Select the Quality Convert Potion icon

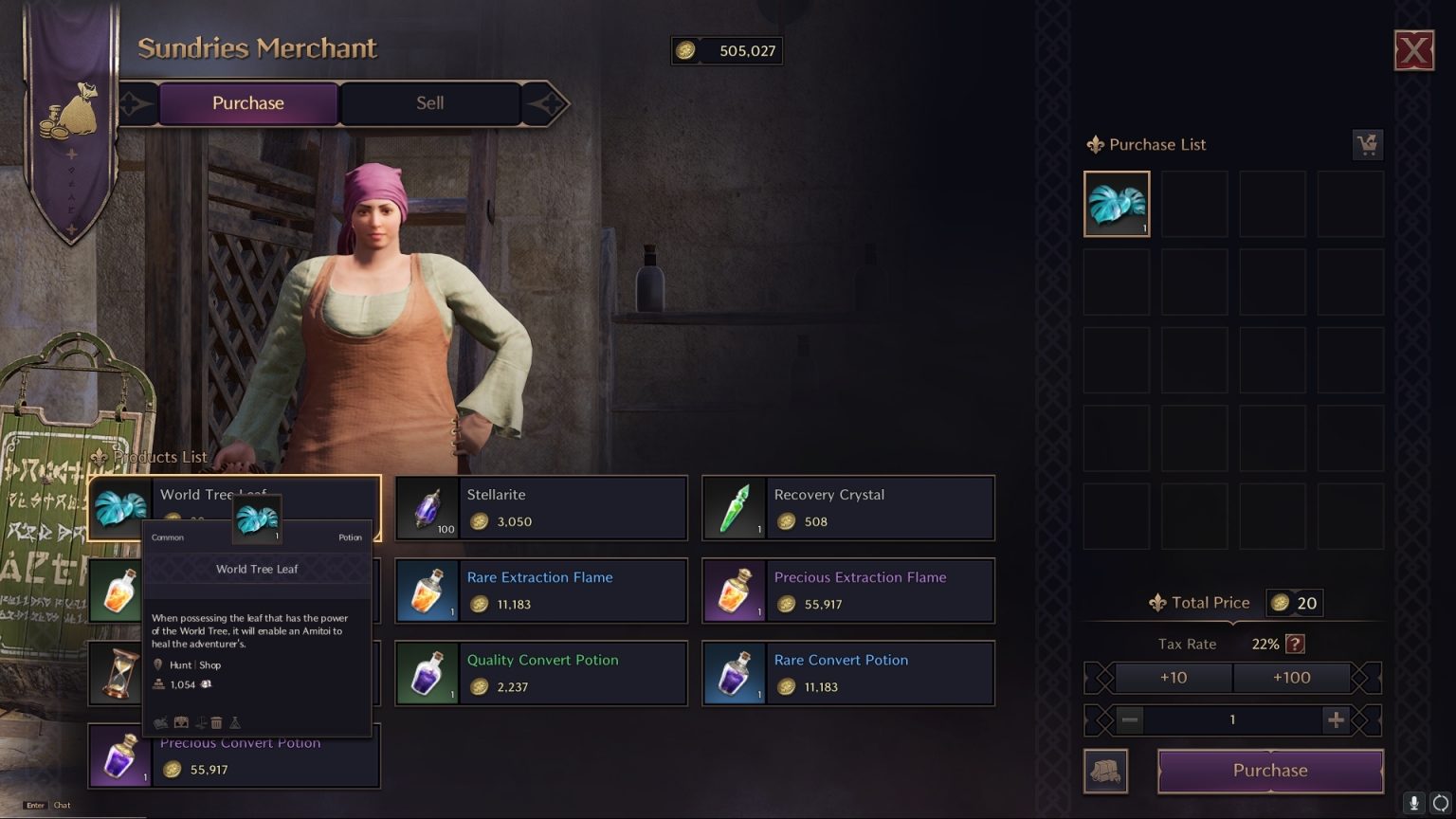(x=428, y=673)
